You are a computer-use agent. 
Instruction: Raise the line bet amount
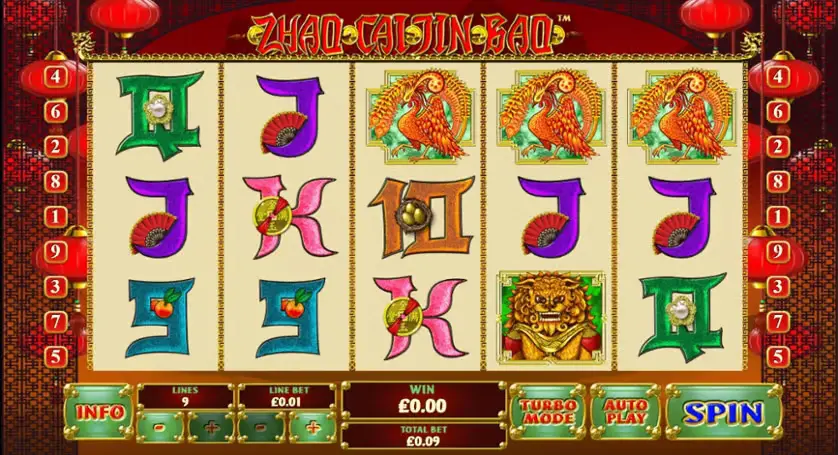[x=312, y=428]
